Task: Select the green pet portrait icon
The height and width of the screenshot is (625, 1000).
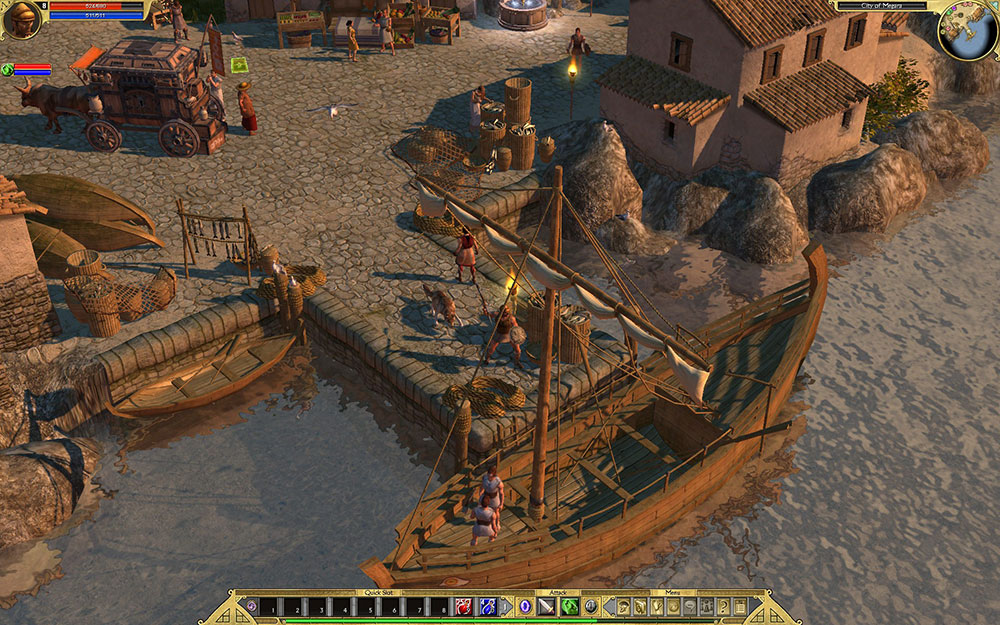Action: click(x=8, y=70)
